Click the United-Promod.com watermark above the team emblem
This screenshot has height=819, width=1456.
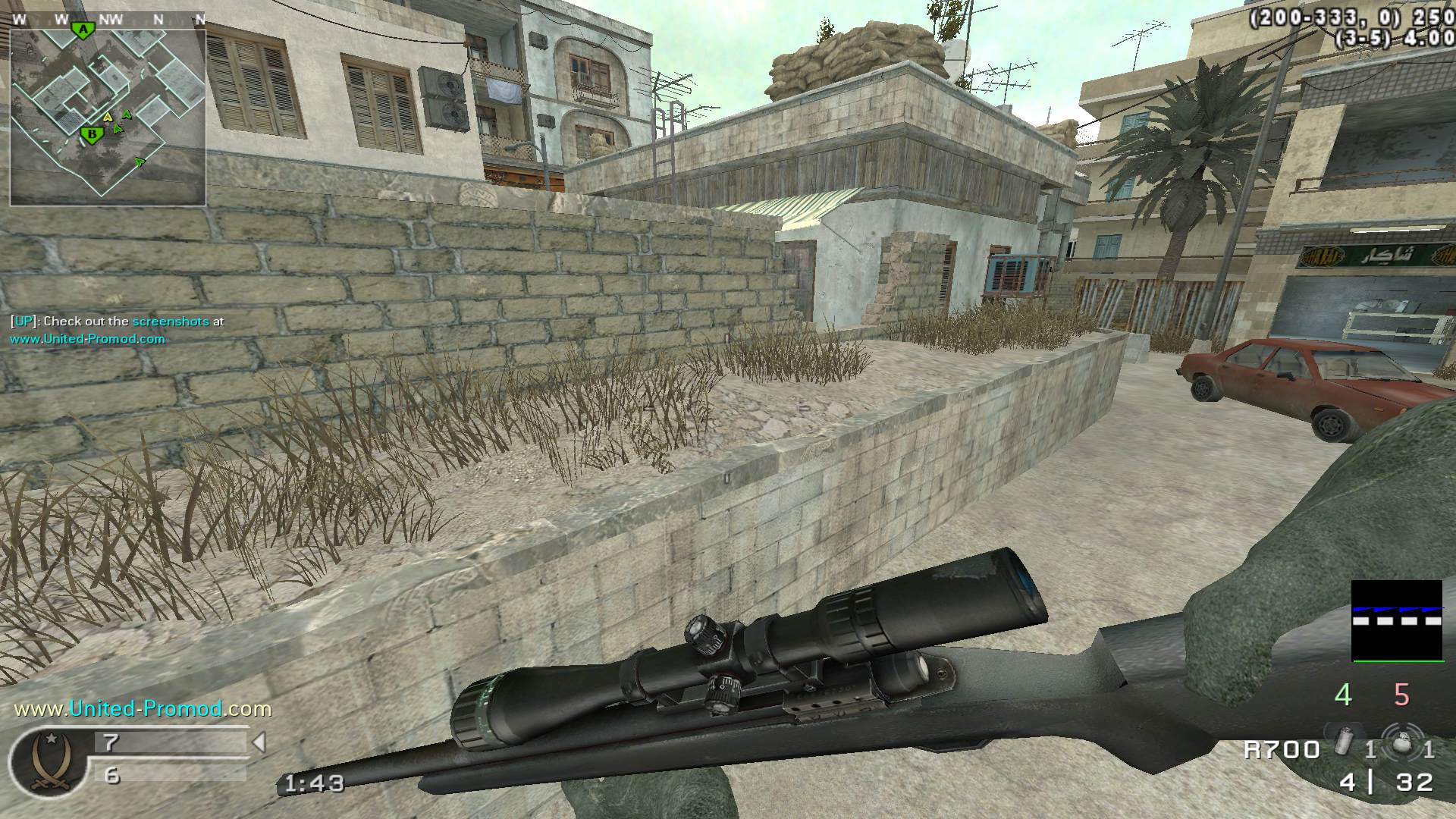click(143, 709)
